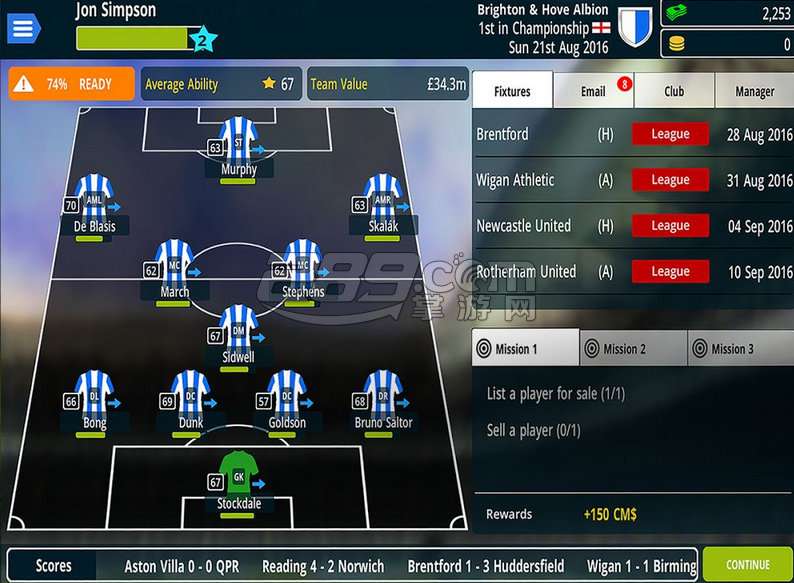Switch to Mission 2 tab
The width and height of the screenshot is (794, 583).
634,349
